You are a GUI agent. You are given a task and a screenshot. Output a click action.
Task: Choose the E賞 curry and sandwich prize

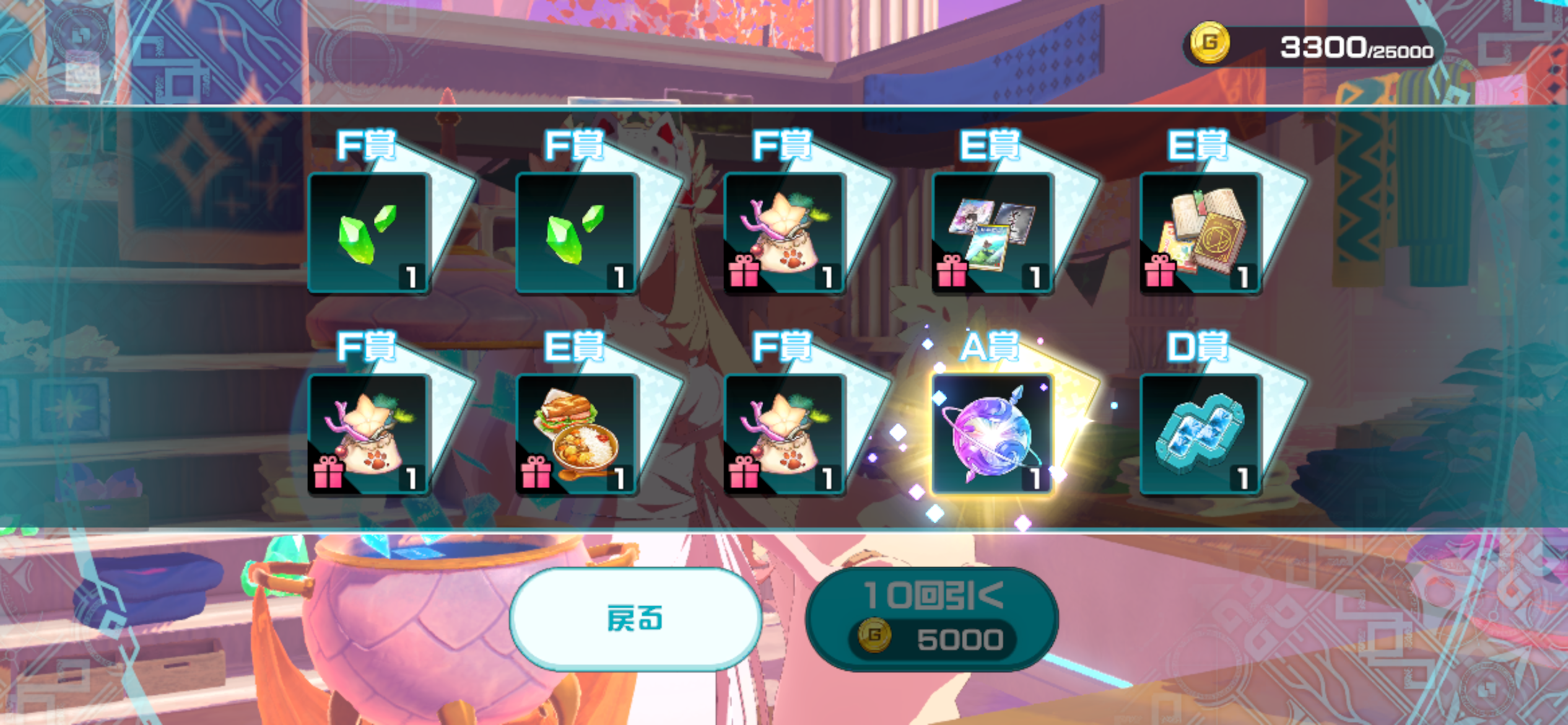pyautogui.click(x=576, y=434)
